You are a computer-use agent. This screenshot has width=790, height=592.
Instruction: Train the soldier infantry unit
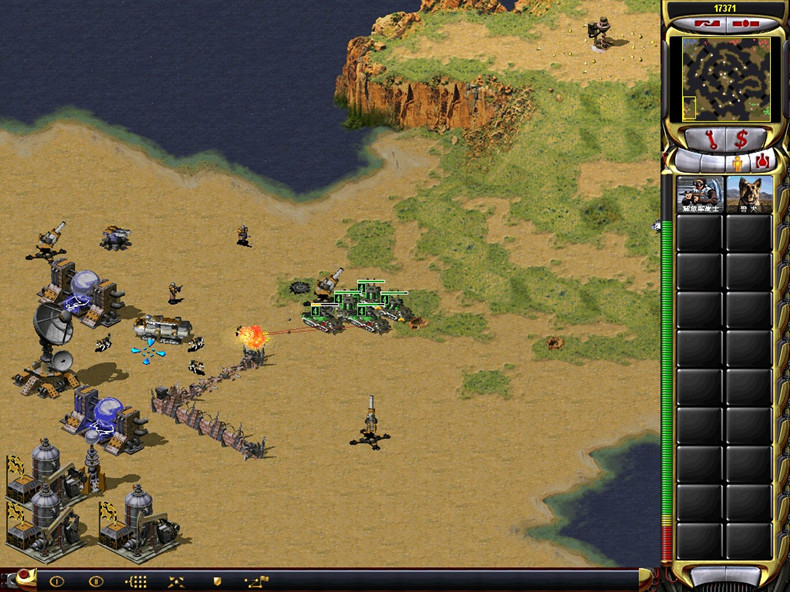(700, 195)
